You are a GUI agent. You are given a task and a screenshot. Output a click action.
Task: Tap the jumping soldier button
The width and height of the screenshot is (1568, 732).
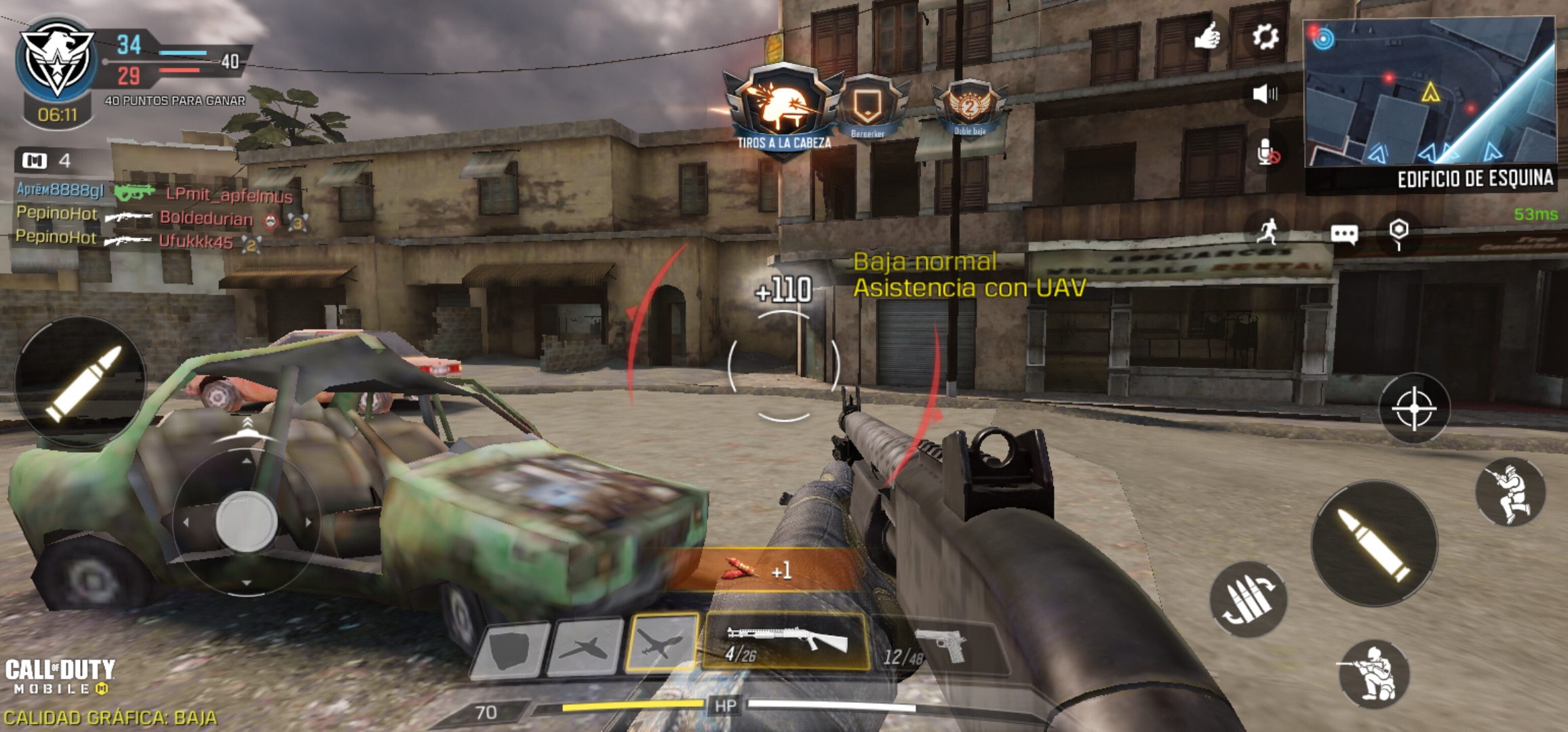click(x=1510, y=493)
